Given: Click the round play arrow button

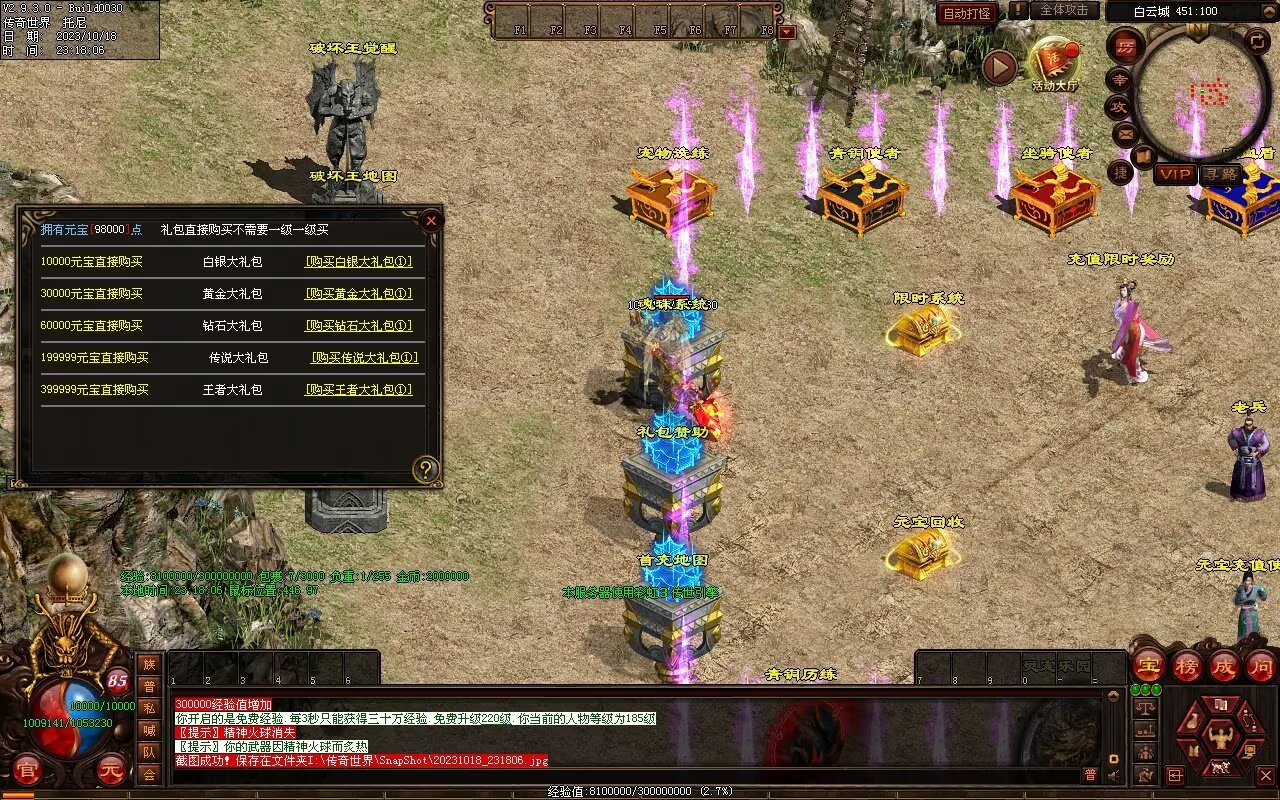Looking at the screenshot, I should pos(999,67).
